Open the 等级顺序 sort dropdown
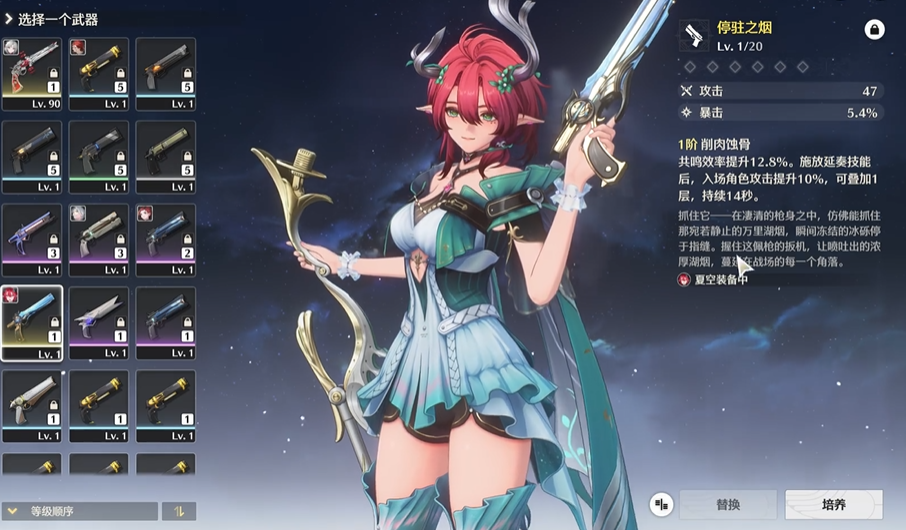The width and height of the screenshot is (906, 530). pyautogui.click(x=80, y=511)
